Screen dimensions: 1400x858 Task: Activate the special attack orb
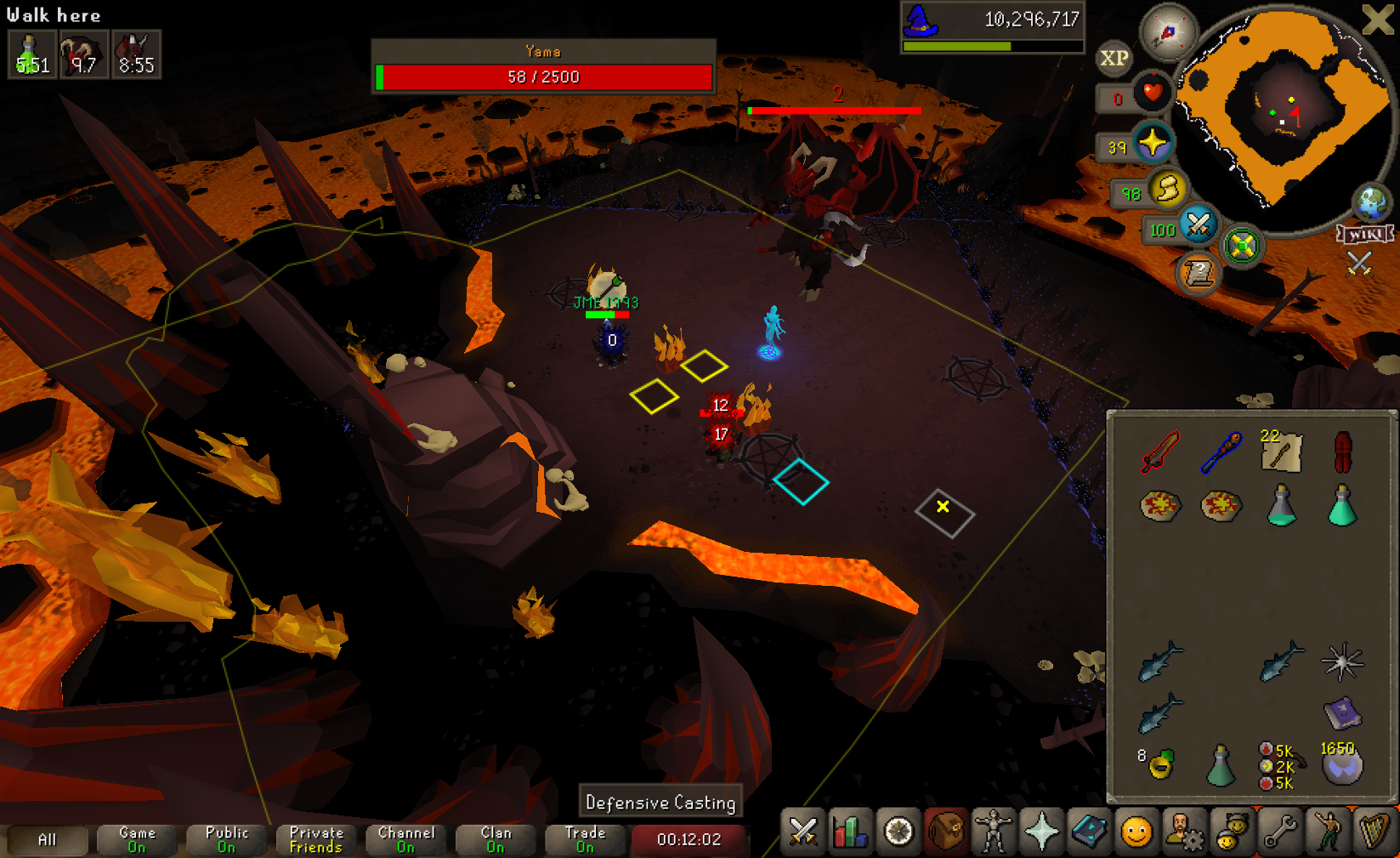point(1199,224)
